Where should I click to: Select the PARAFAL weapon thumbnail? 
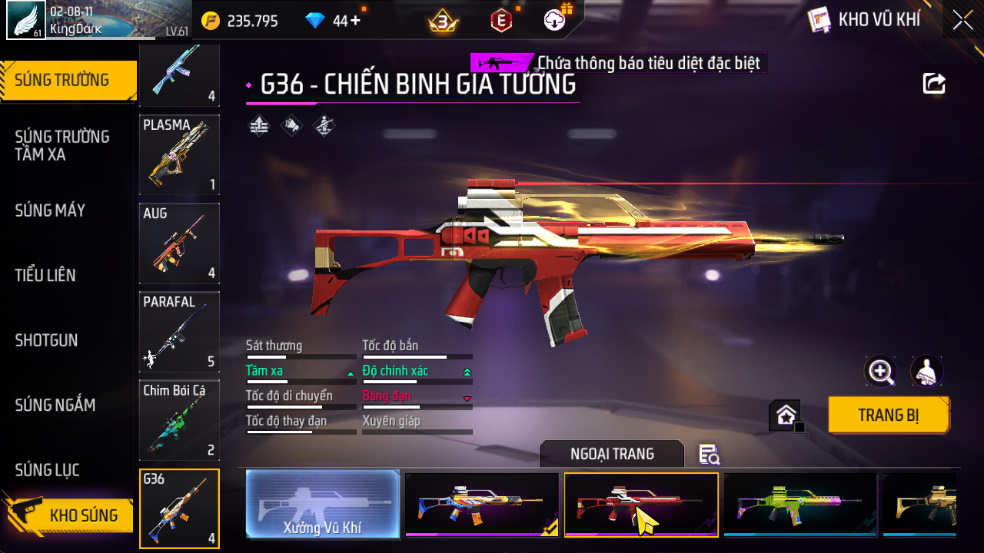(179, 332)
